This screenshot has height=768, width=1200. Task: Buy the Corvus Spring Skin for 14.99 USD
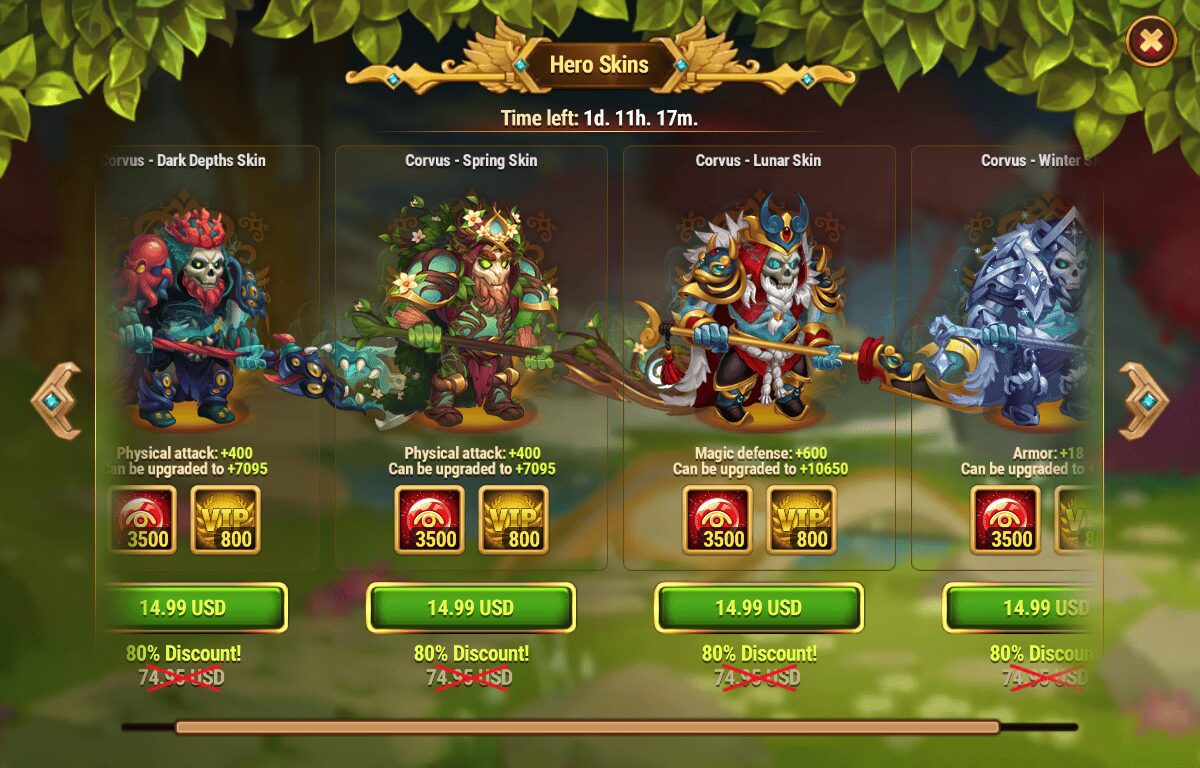point(471,608)
